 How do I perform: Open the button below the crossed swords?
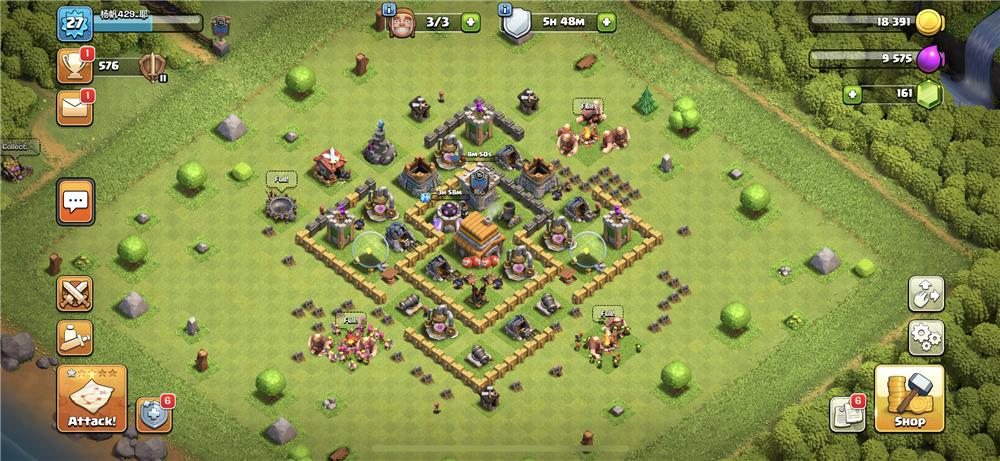coord(74,338)
